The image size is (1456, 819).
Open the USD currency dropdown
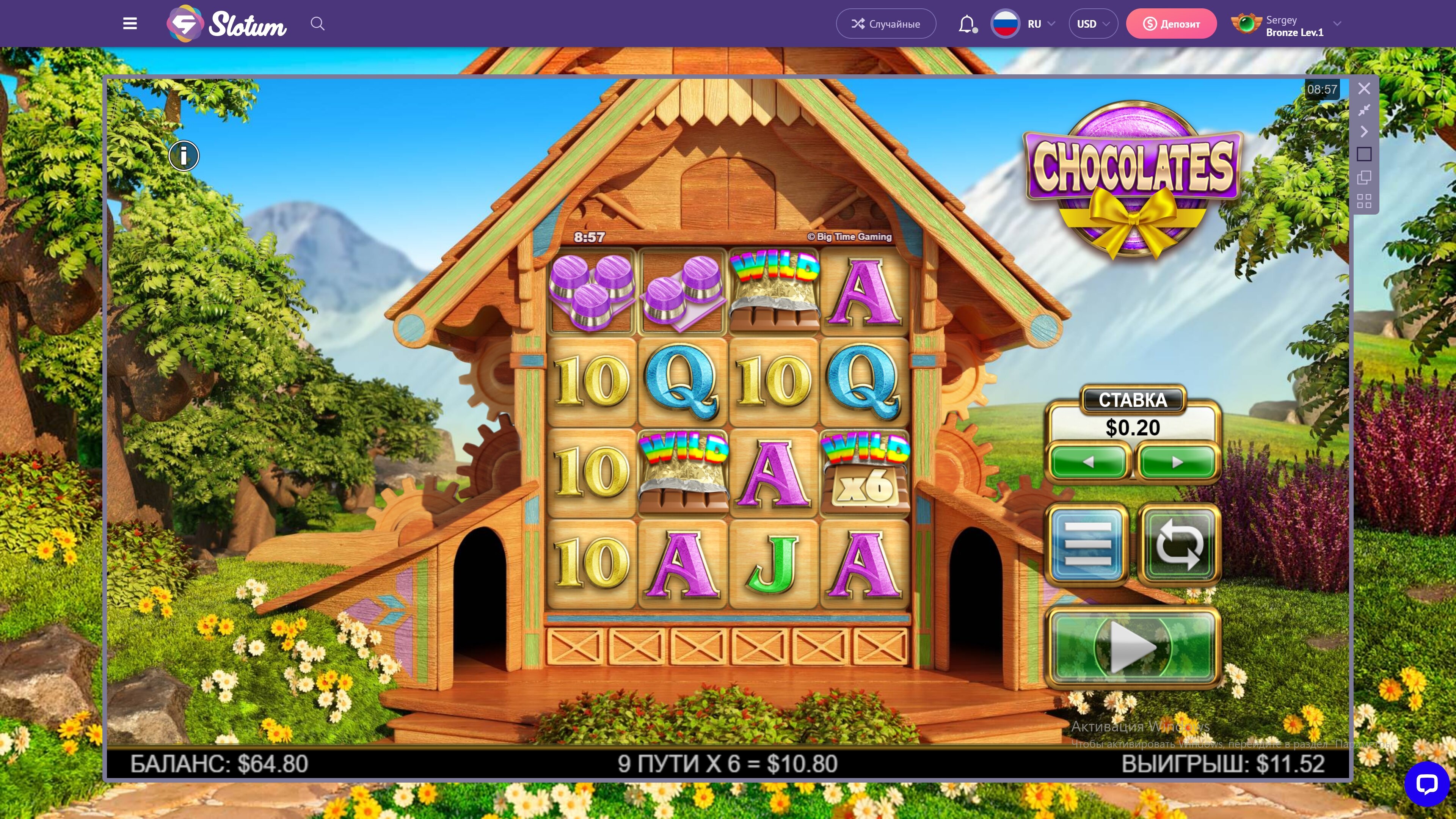[1092, 24]
